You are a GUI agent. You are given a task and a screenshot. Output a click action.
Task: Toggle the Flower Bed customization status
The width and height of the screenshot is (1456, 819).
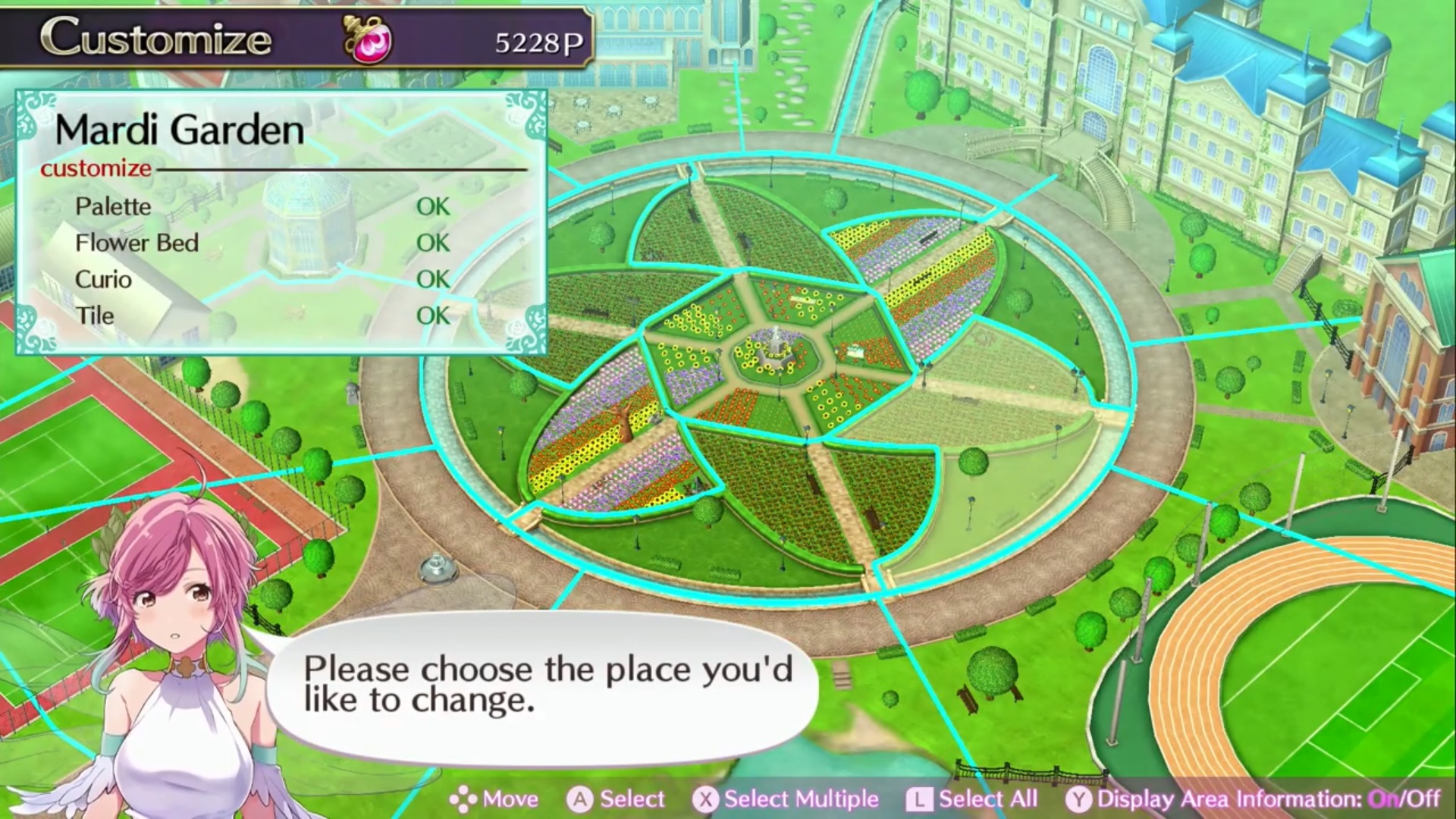[x=432, y=243]
